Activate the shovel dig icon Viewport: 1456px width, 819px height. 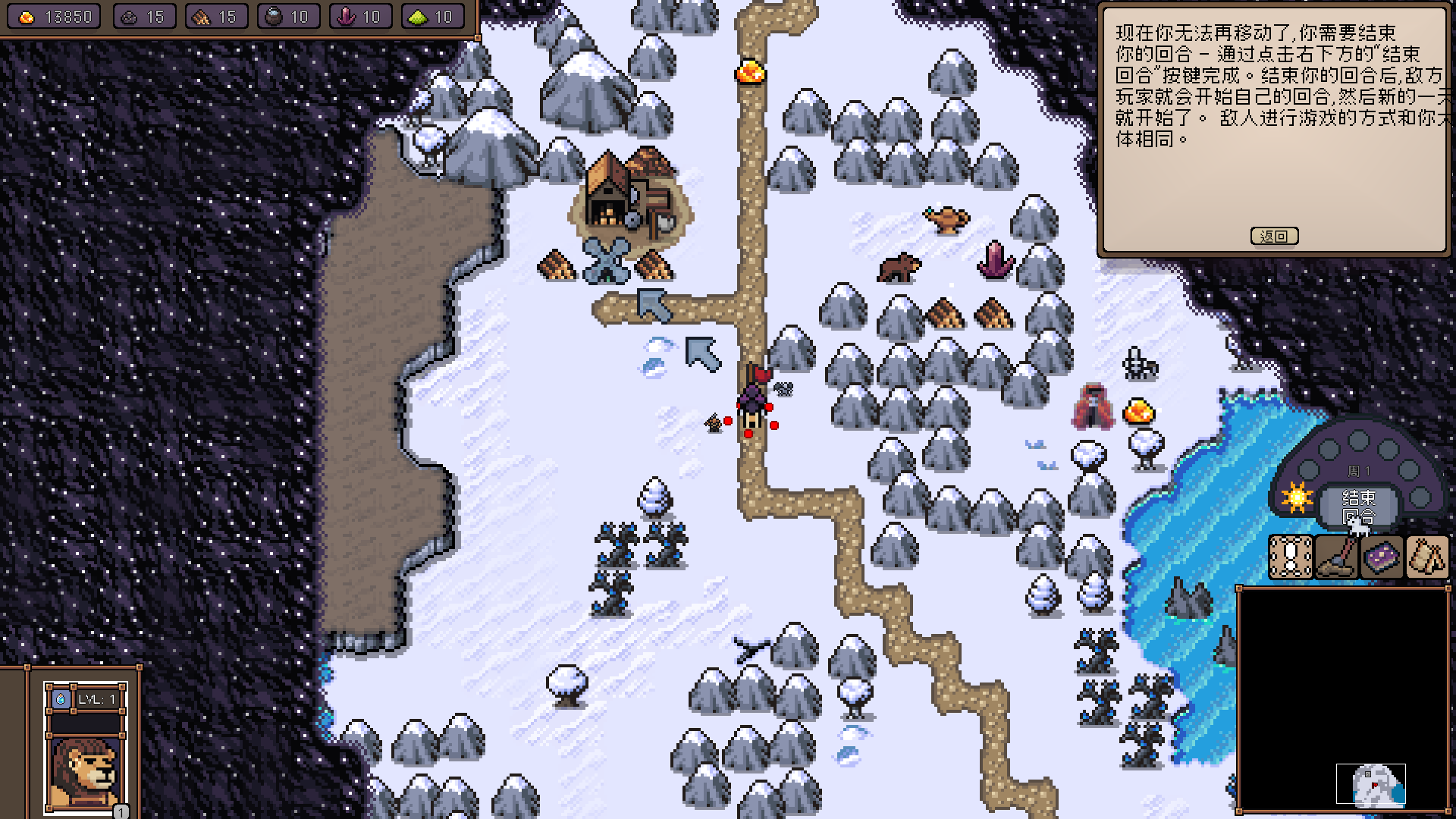click(x=1335, y=557)
